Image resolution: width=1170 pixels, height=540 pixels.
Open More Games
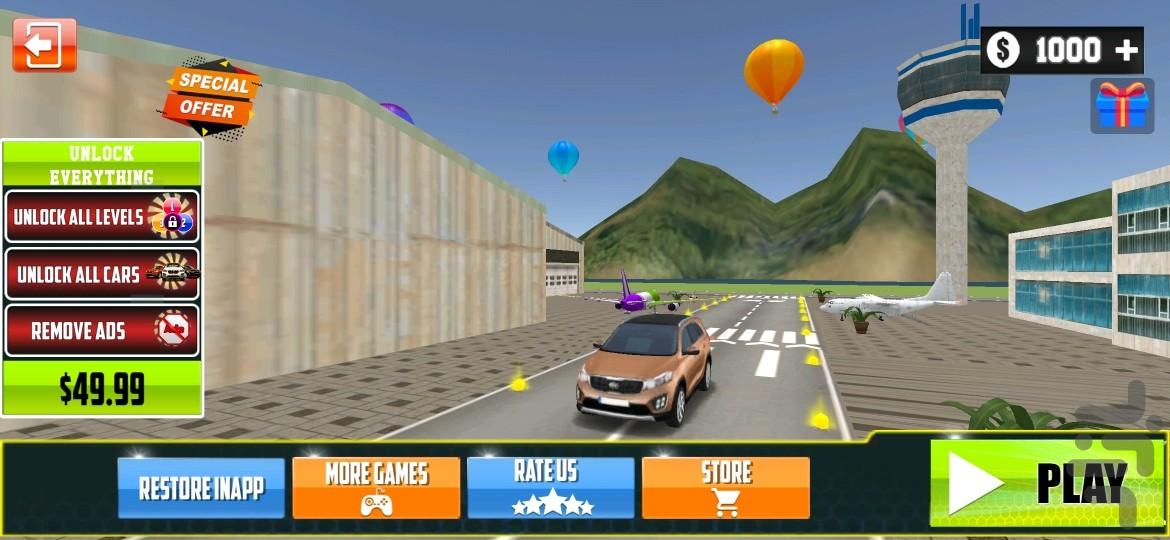pos(376,488)
